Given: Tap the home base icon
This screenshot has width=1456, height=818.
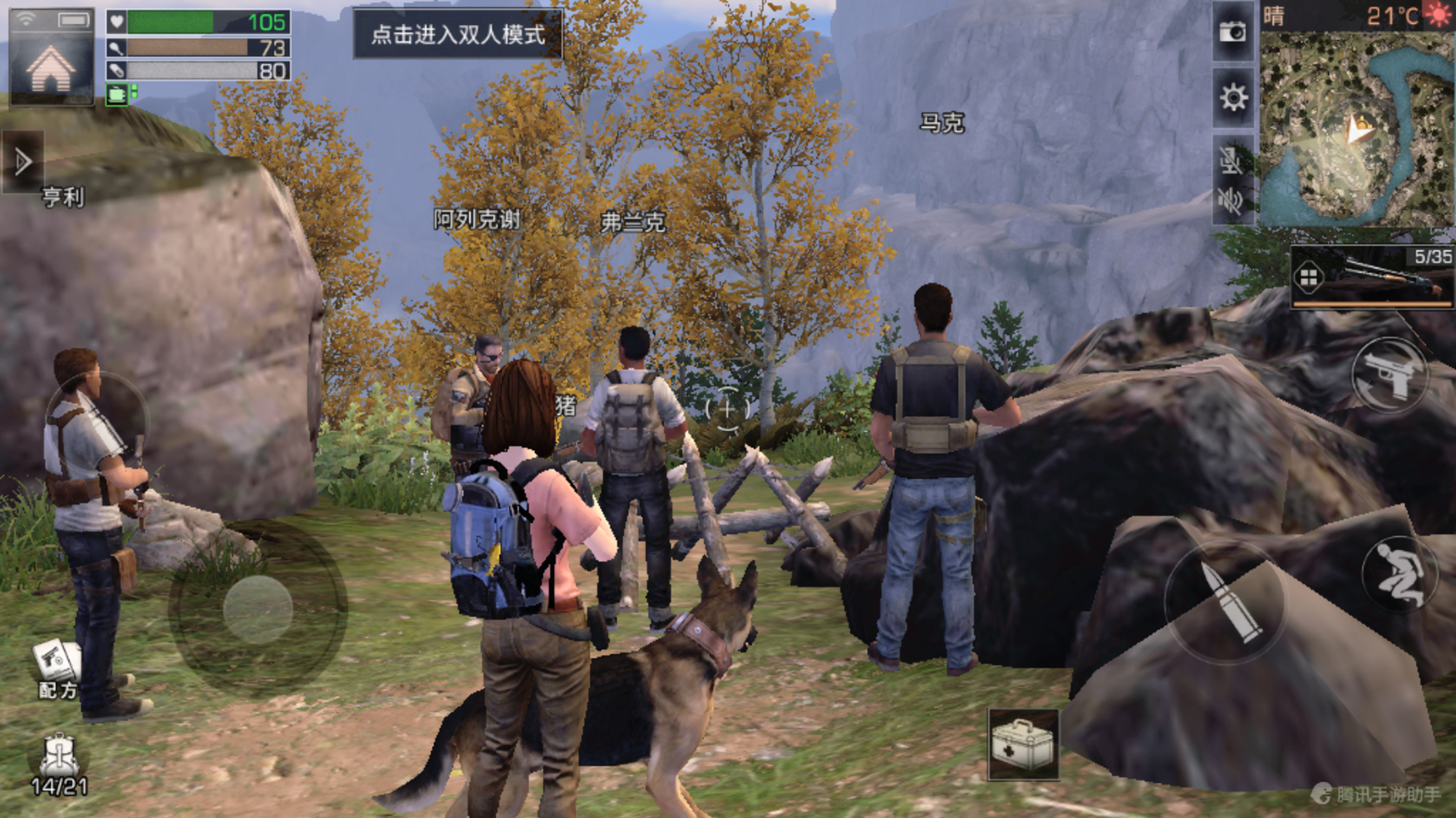Looking at the screenshot, I should pyautogui.click(x=51, y=68).
